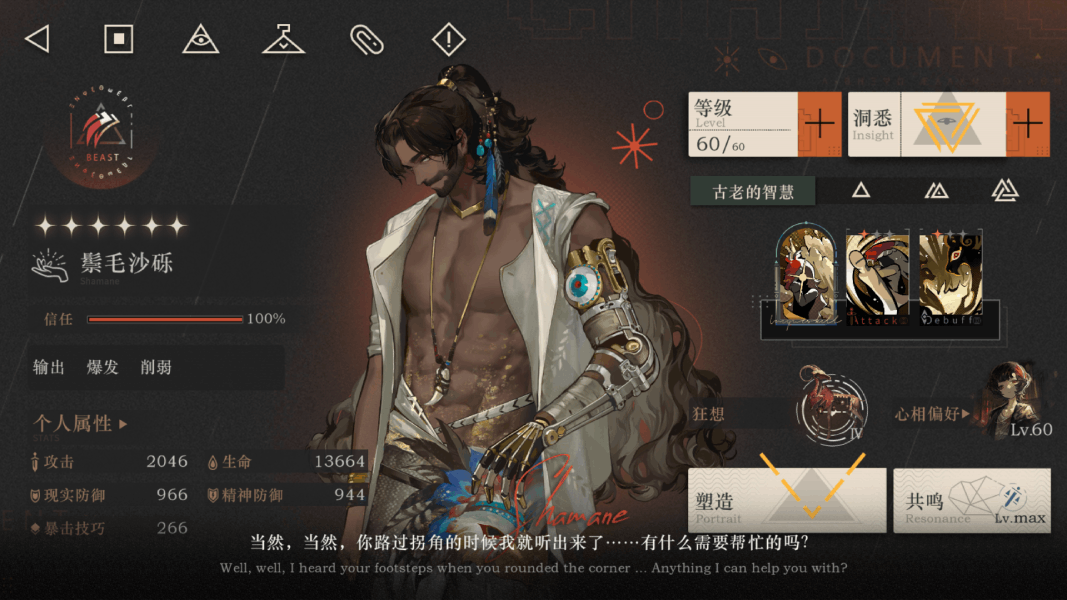The image size is (1067, 600).
Task: Click the paperclip icon
Action: tap(366, 40)
